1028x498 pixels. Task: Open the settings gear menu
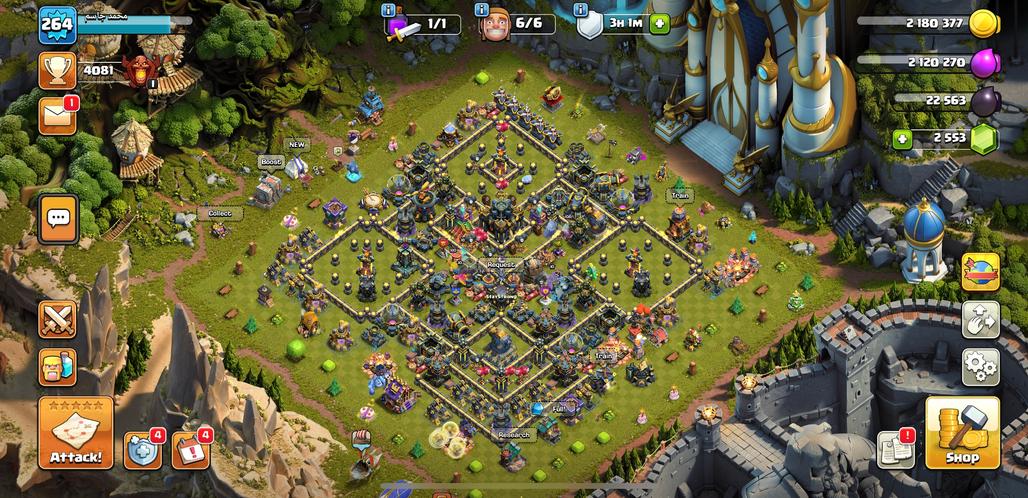980,366
